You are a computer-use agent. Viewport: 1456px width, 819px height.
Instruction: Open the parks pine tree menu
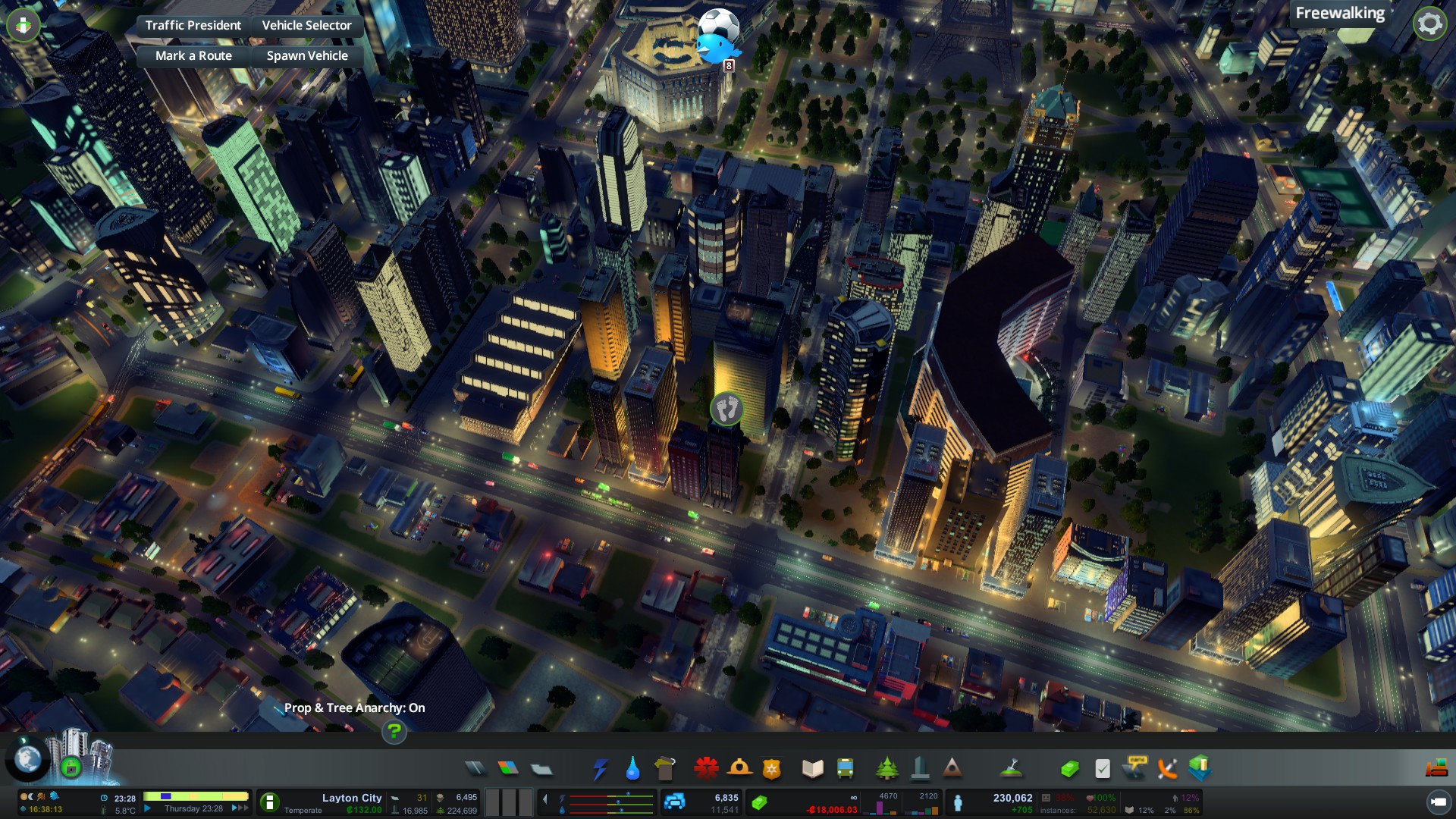pyautogui.click(x=886, y=768)
